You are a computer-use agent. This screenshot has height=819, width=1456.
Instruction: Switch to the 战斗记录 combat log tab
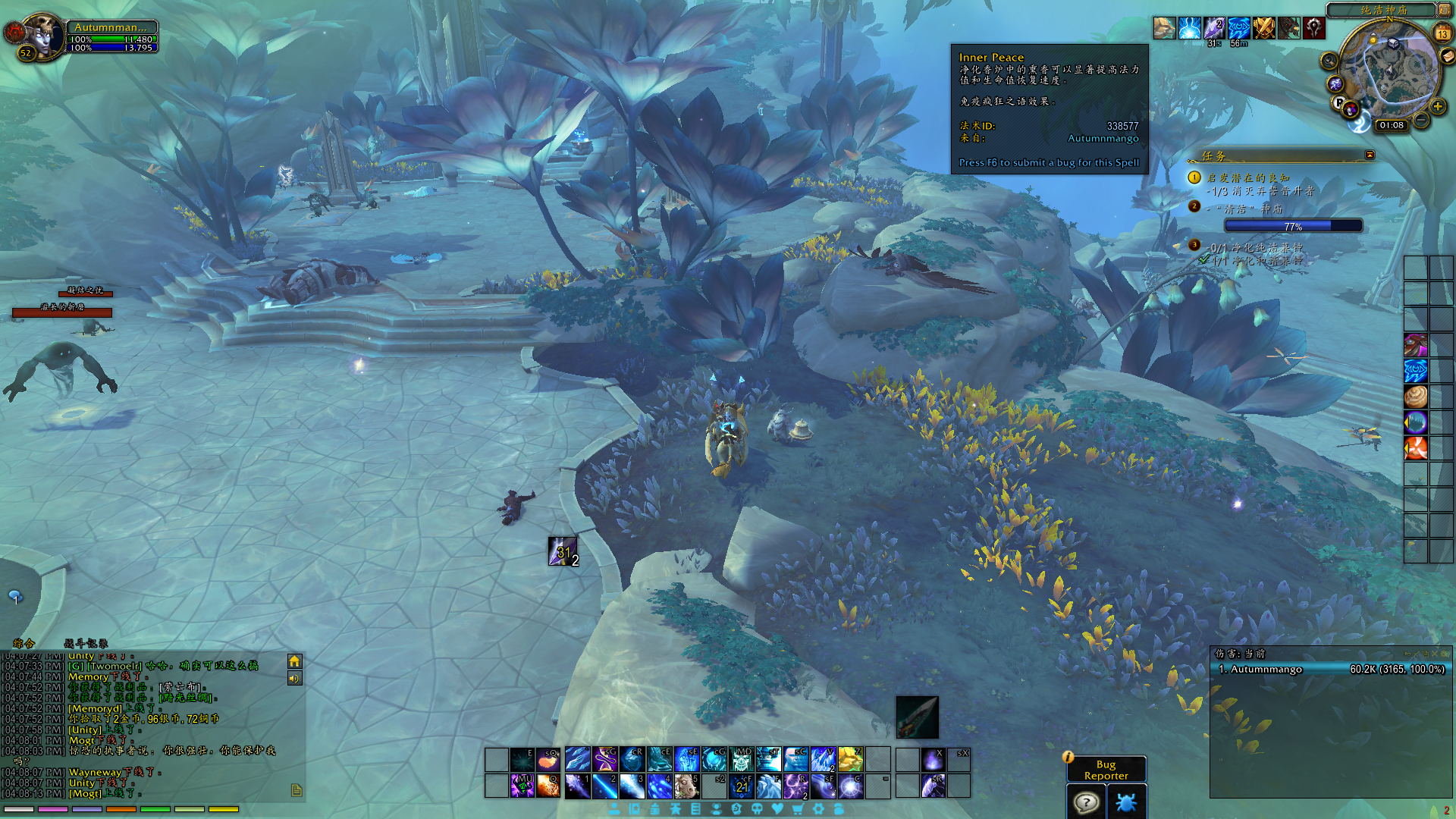coord(86,643)
